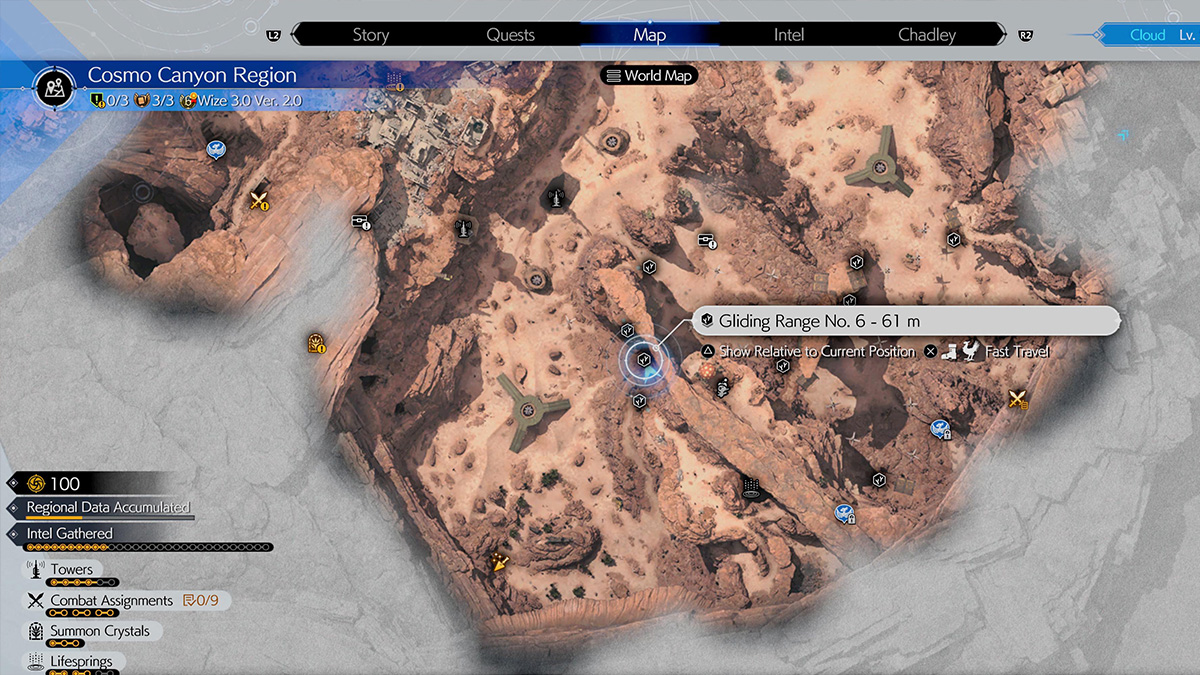Click the orange crown marker on map
The image size is (1200, 675).
[316, 344]
